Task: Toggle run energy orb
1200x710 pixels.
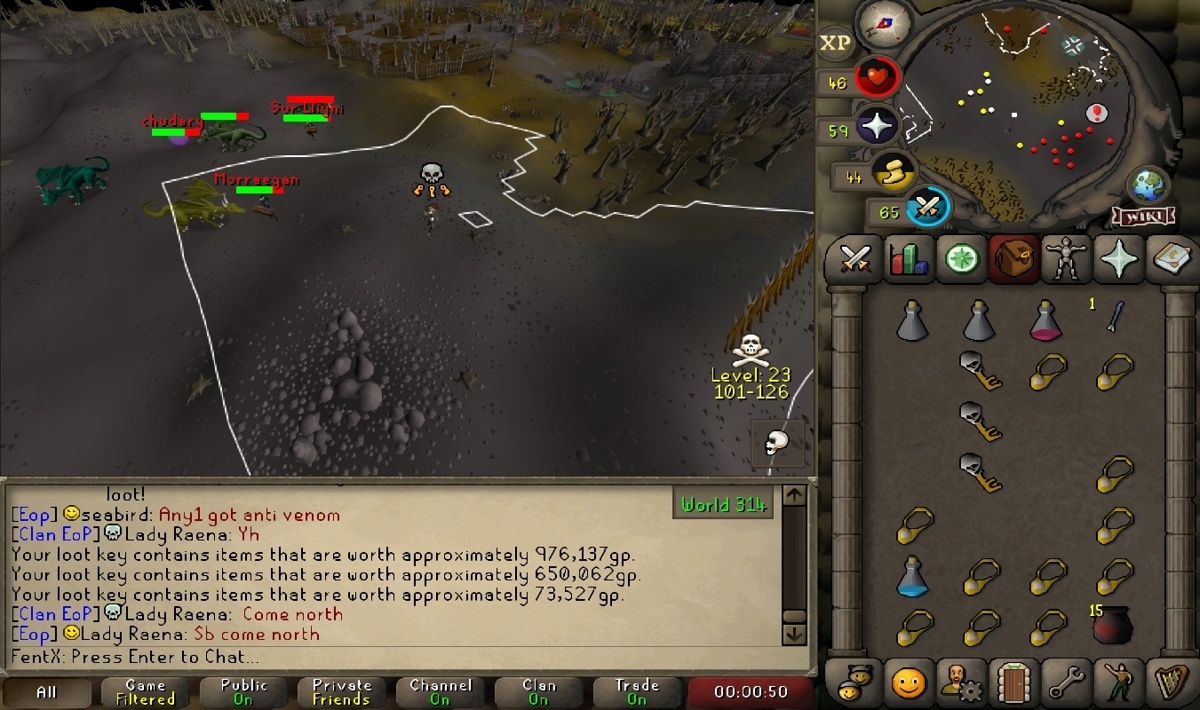Action: 893,174
